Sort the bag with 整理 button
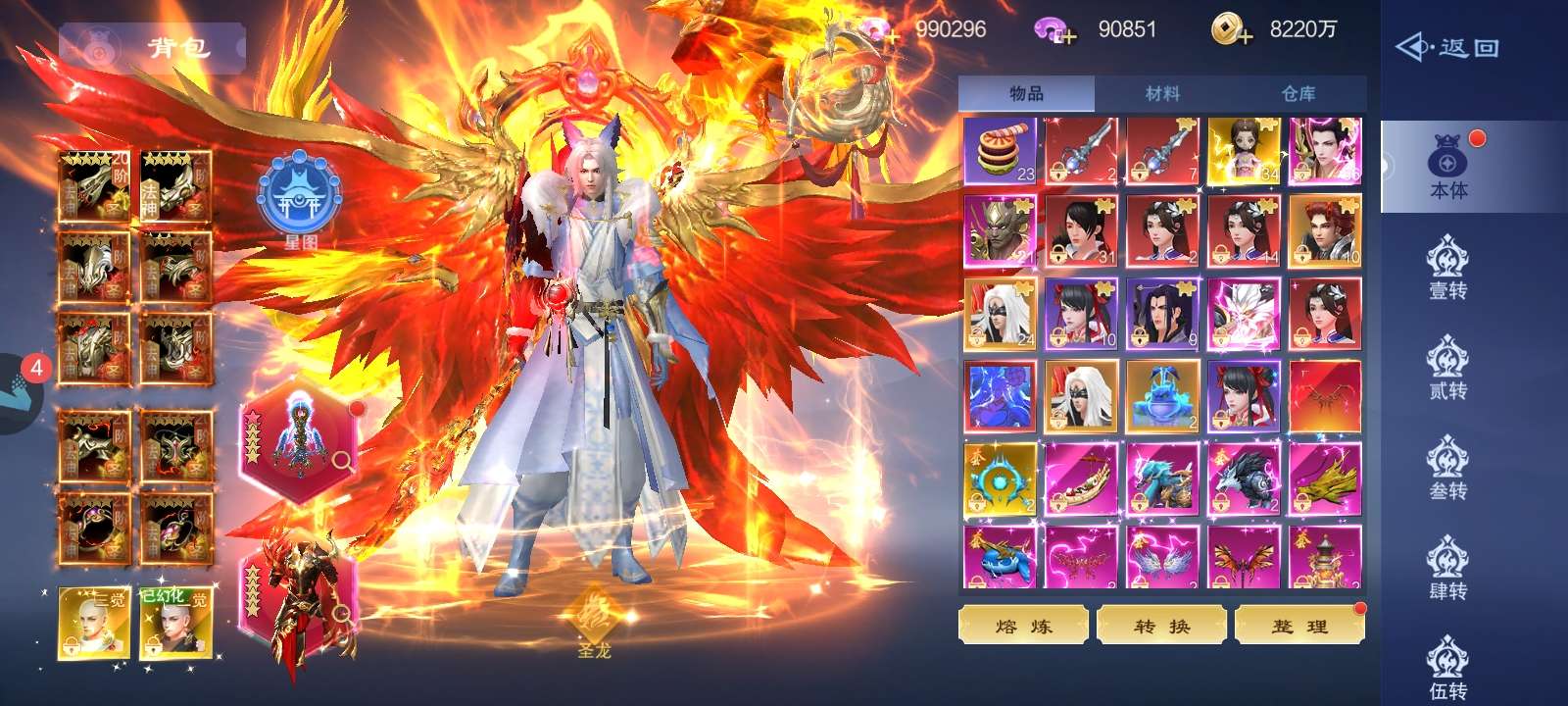1568x706 pixels. coord(1299,626)
